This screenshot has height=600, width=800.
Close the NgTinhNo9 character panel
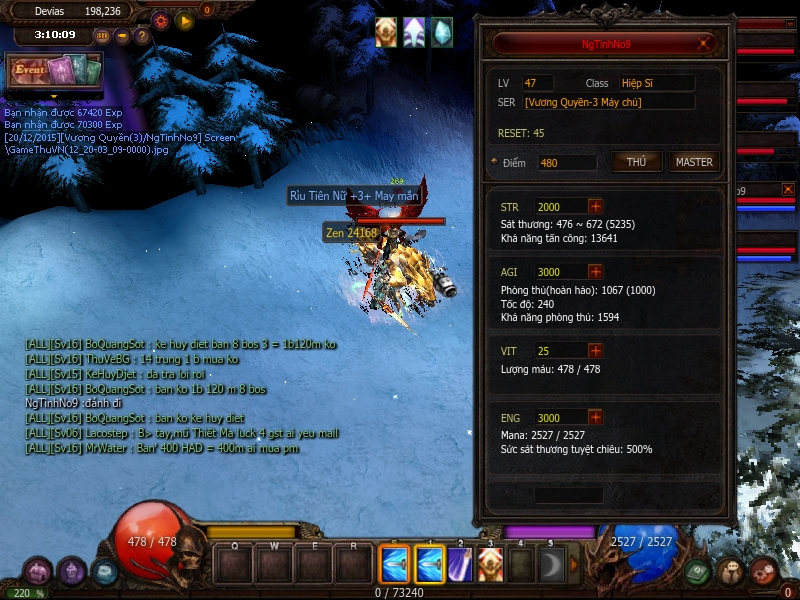coord(706,44)
